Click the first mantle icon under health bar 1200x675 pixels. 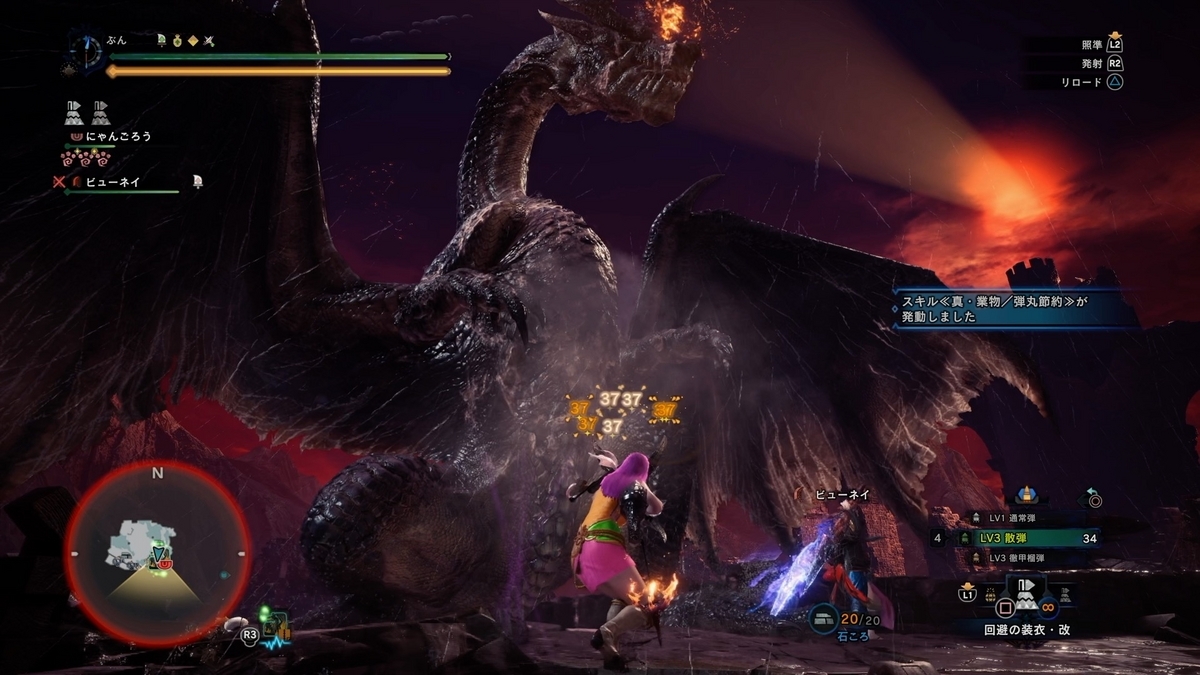click(75, 111)
